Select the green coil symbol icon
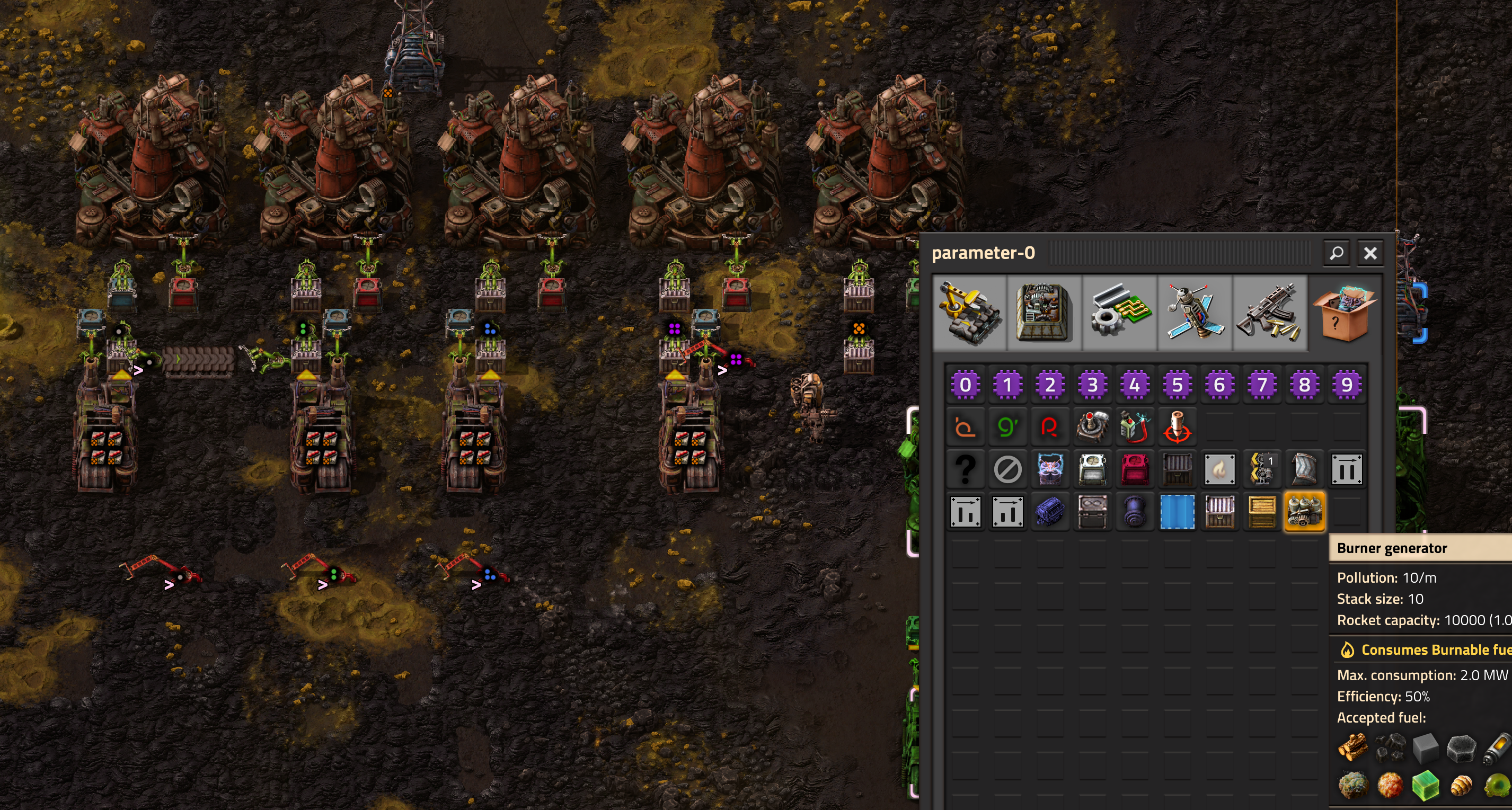 pyautogui.click(x=1008, y=427)
